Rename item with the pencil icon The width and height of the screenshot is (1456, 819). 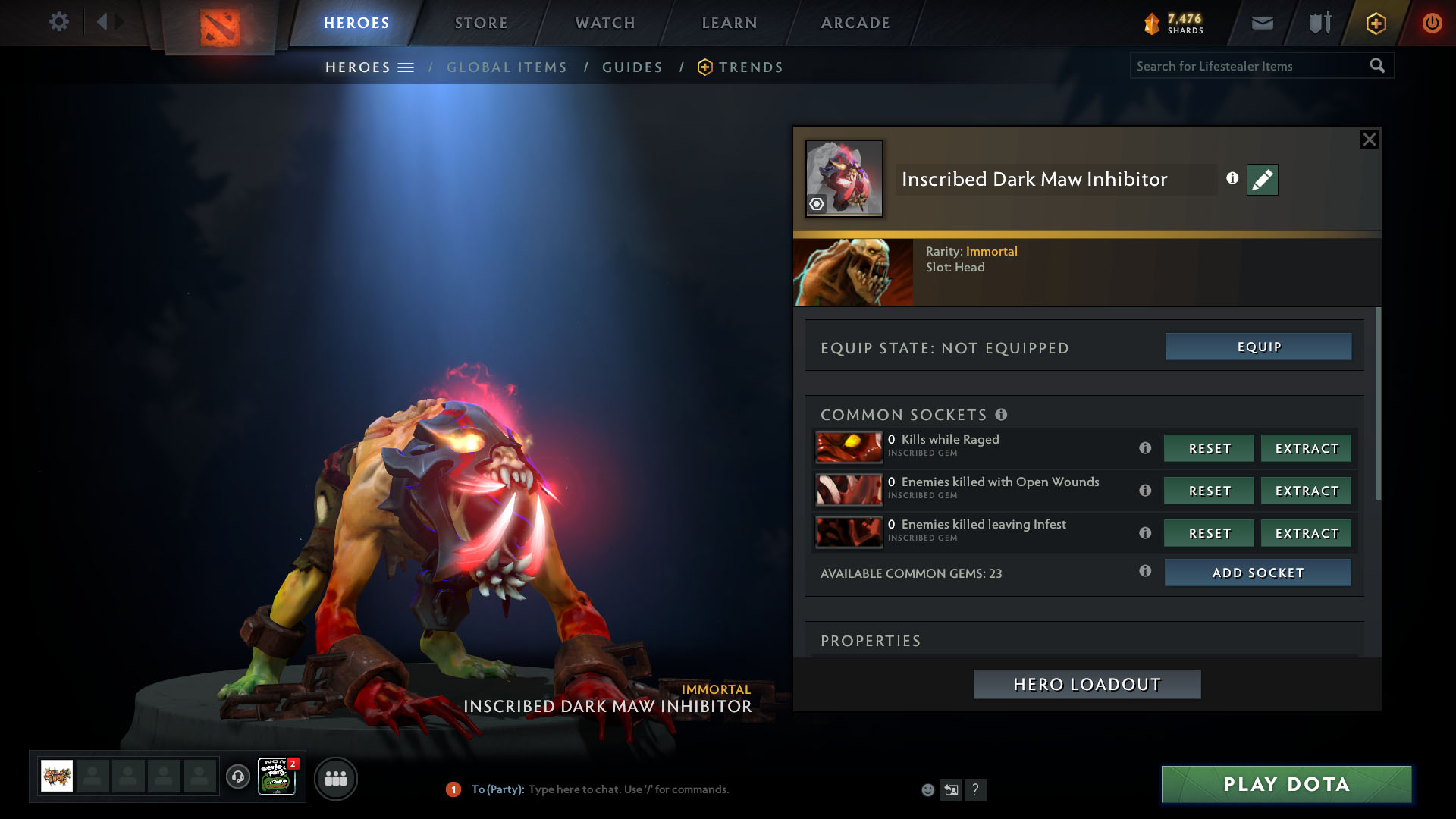pos(1262,180)
